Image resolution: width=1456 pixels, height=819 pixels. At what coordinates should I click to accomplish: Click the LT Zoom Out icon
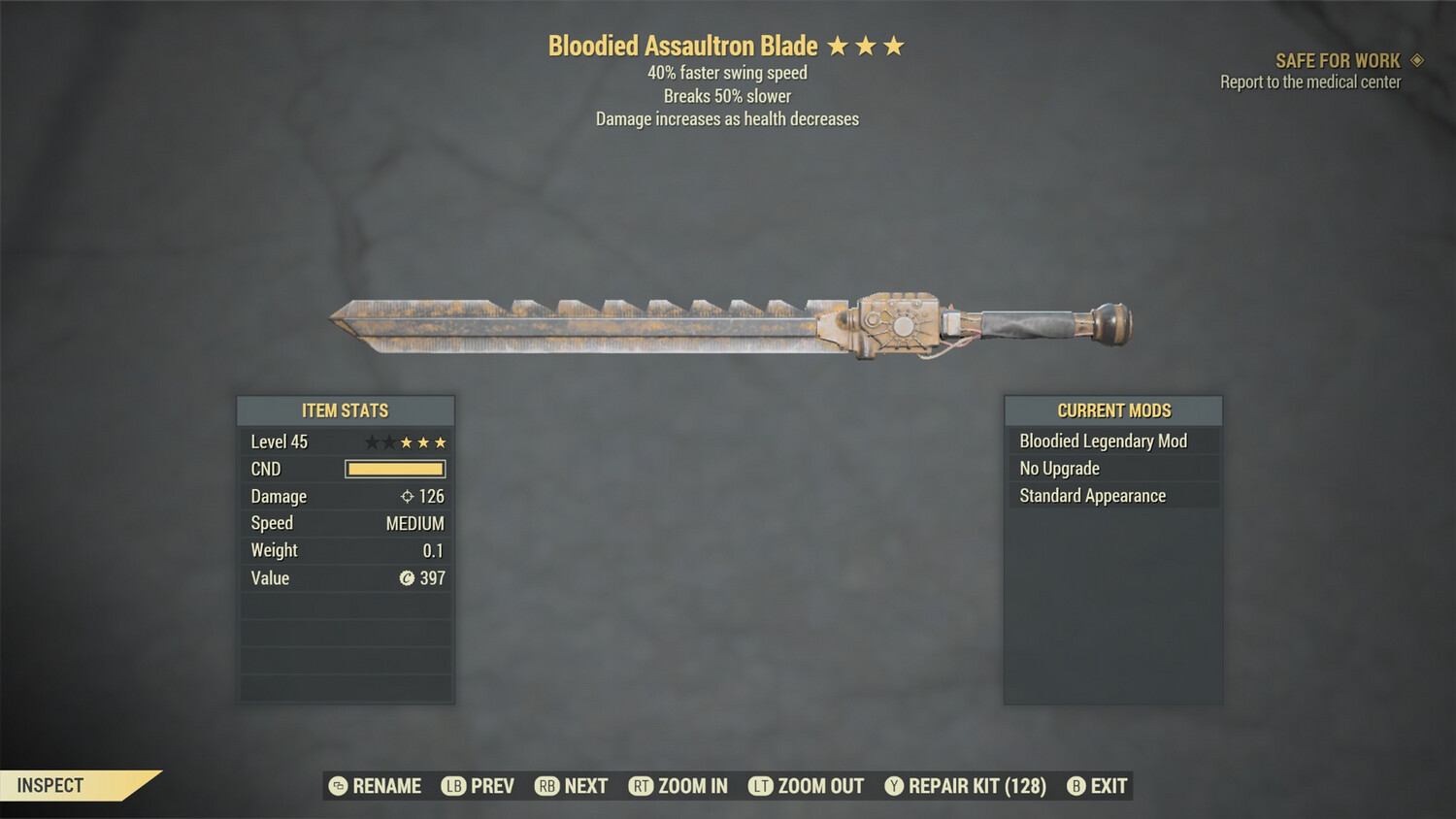761,786
